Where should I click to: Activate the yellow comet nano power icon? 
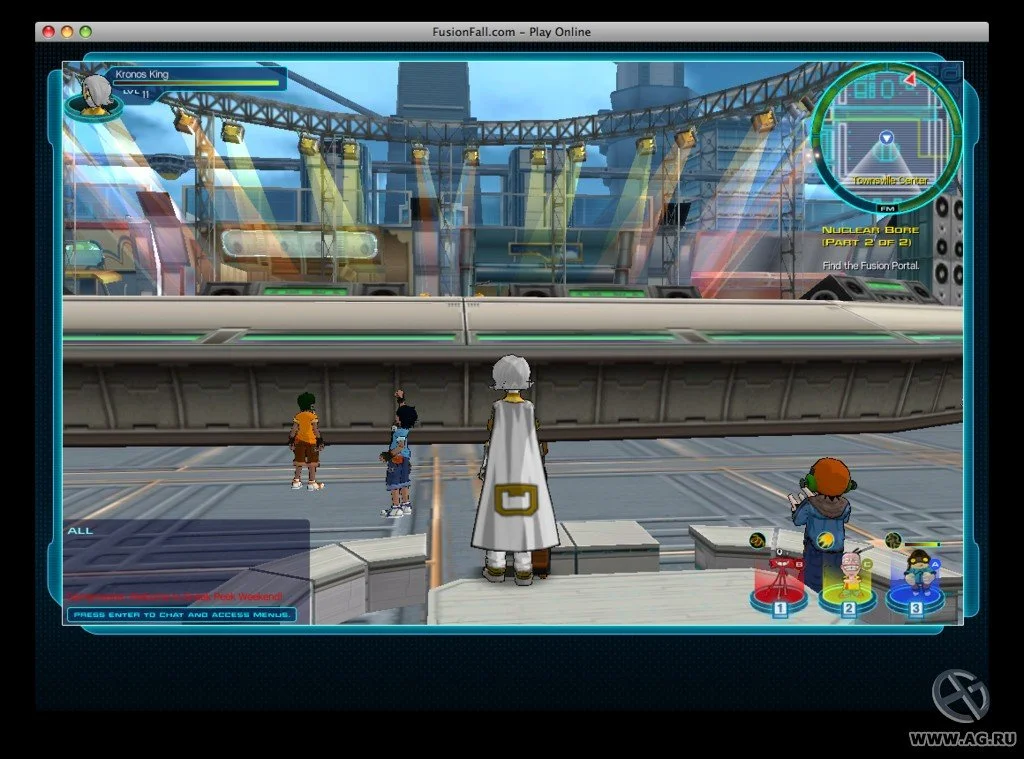click(825, 541)
